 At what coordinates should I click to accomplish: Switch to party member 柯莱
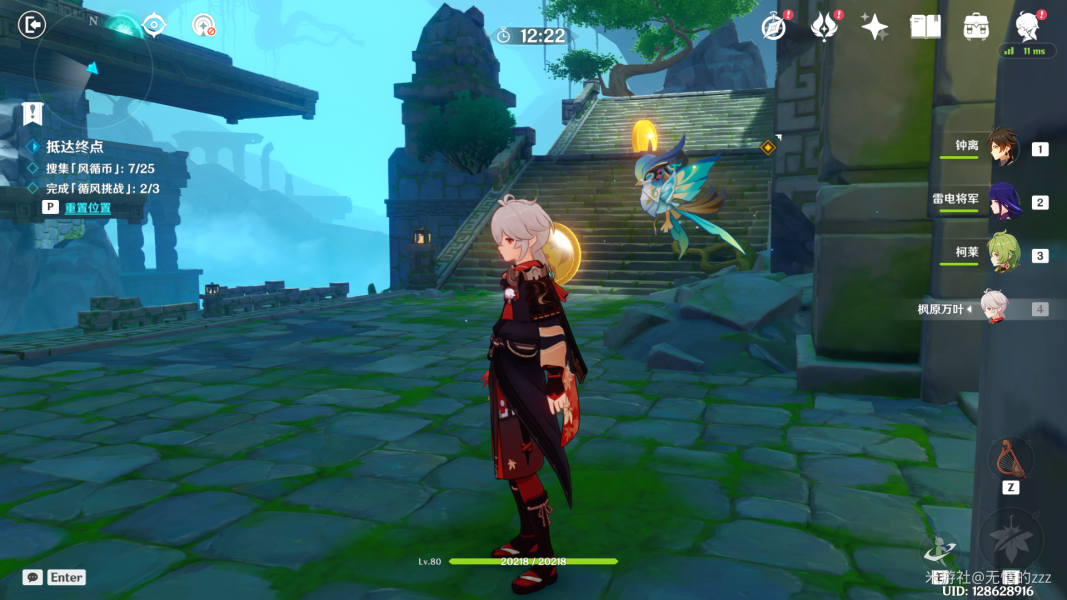click(1003, 254)
